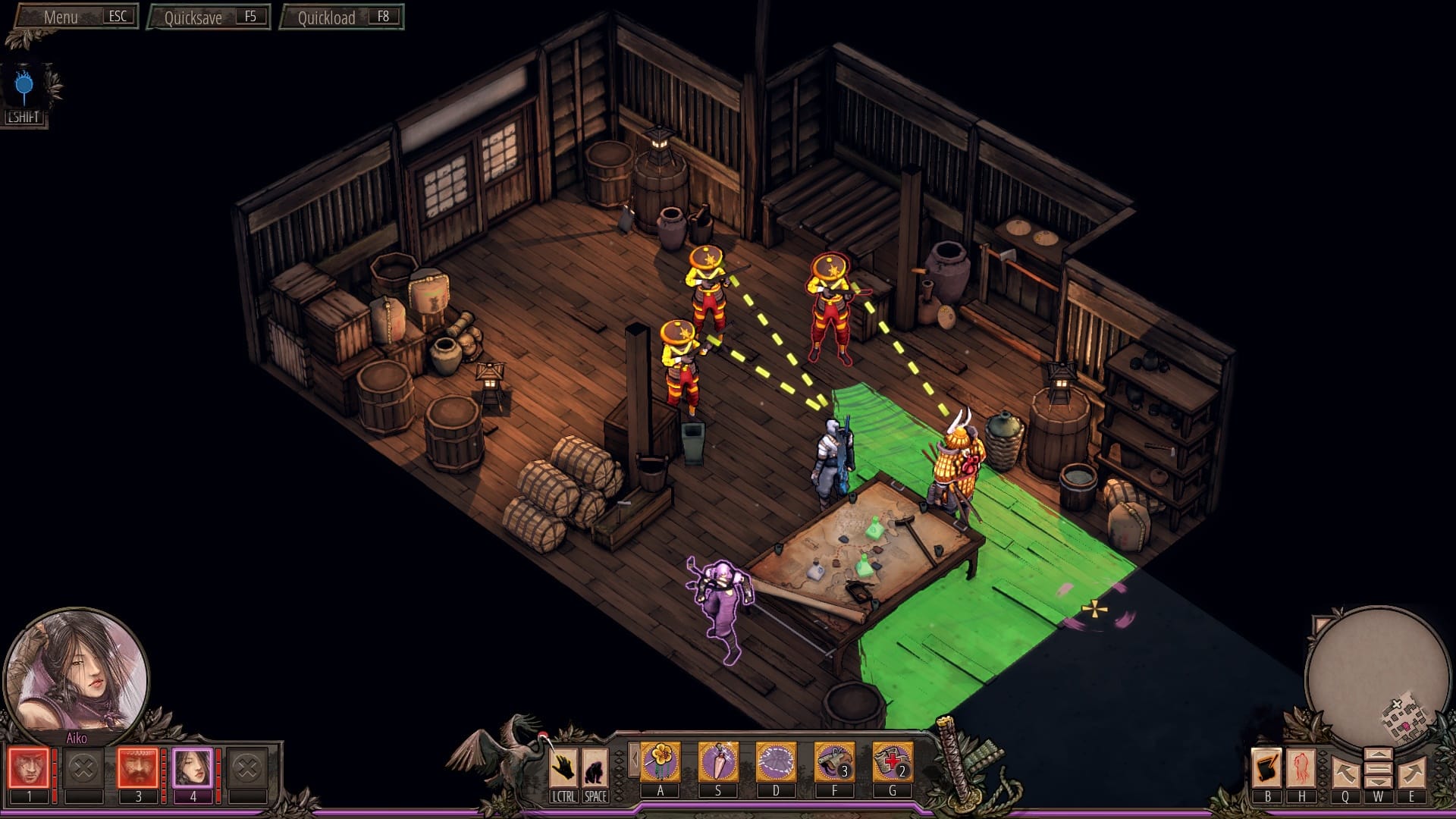Screen dimensions: 1456x819
Task: Open the Menu button
Action: pos(76,17)
